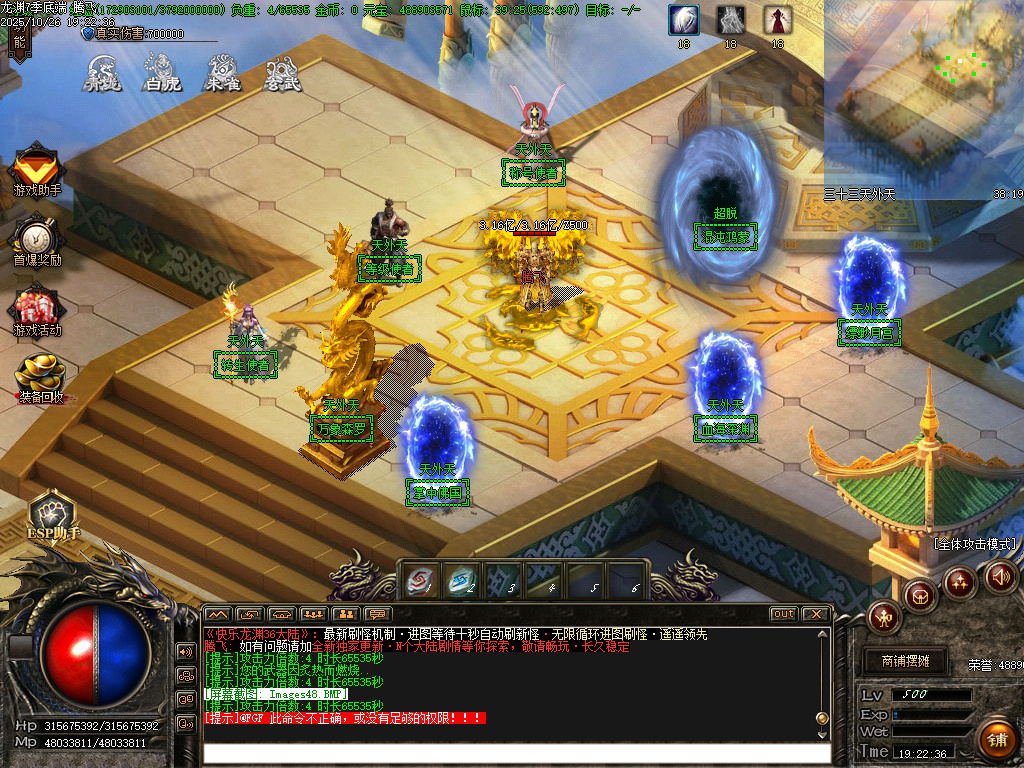Open the treasure box bag round button
This screenshot has width=1024, height=768.
pos(920,596)
